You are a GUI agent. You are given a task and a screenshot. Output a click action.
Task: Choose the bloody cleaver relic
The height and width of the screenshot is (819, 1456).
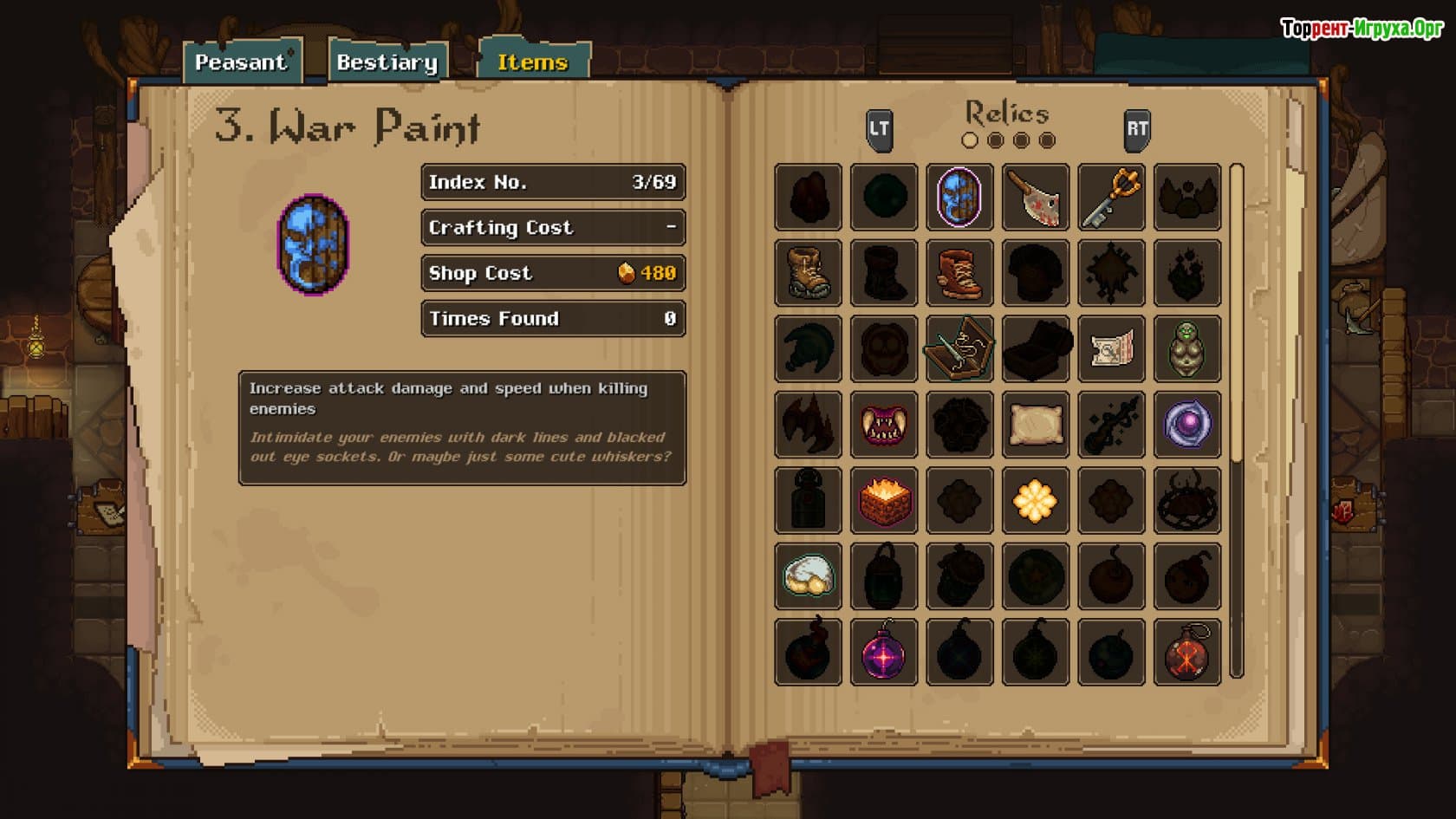click(x=1036, y=198)
